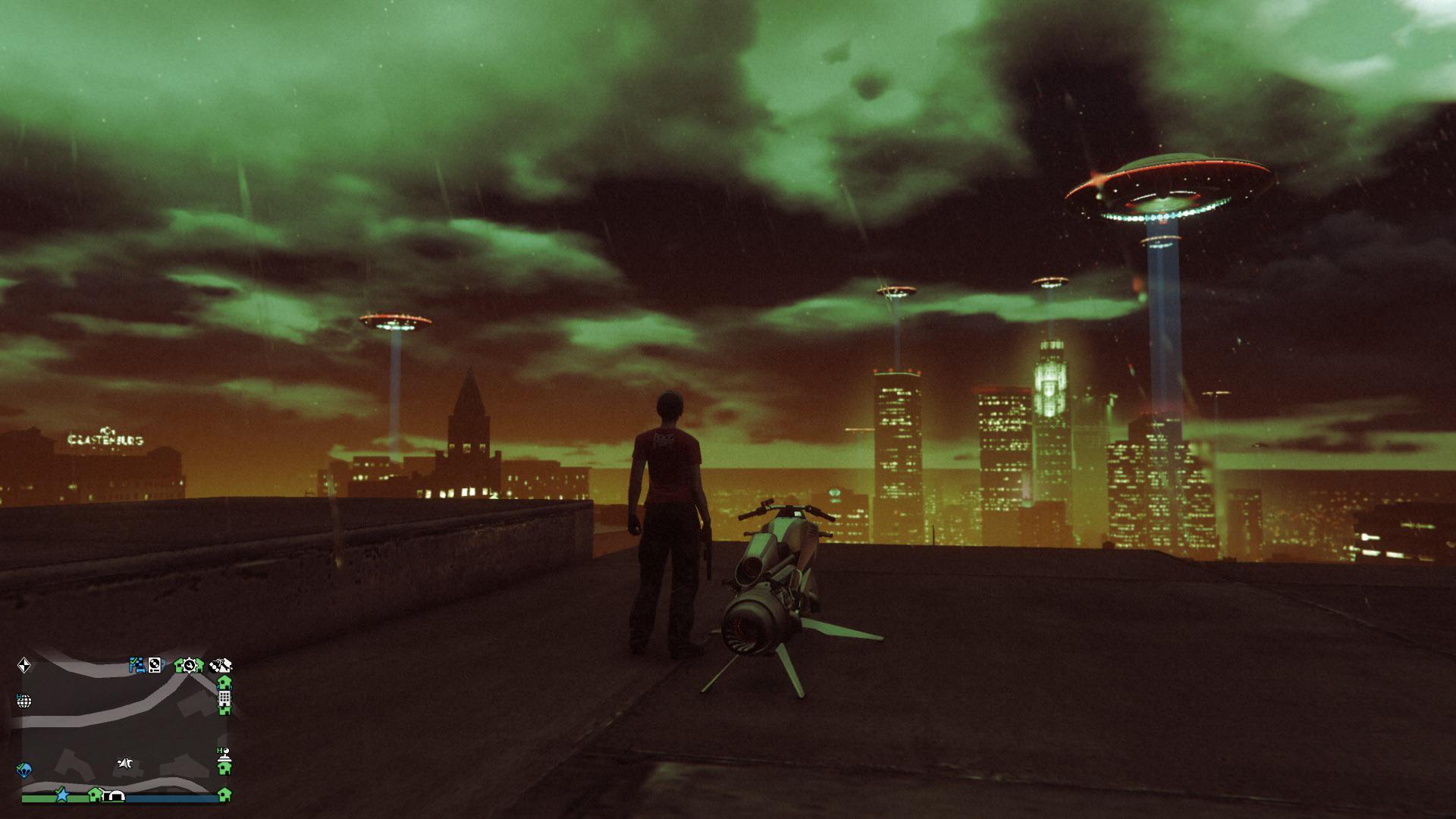Click the gear and wrench workshop blip
This screenshot has height=819, width=1456.
pyautogui.click(x=190, y=666)
